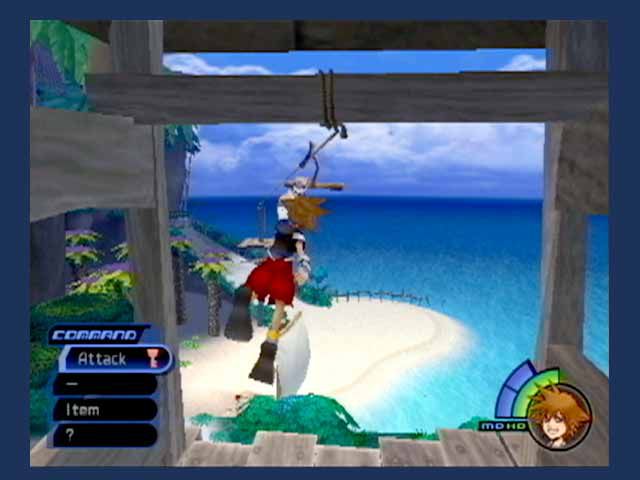Choose the Item command
This screenshot has height=480, width=640.
(x=105, y=409)
